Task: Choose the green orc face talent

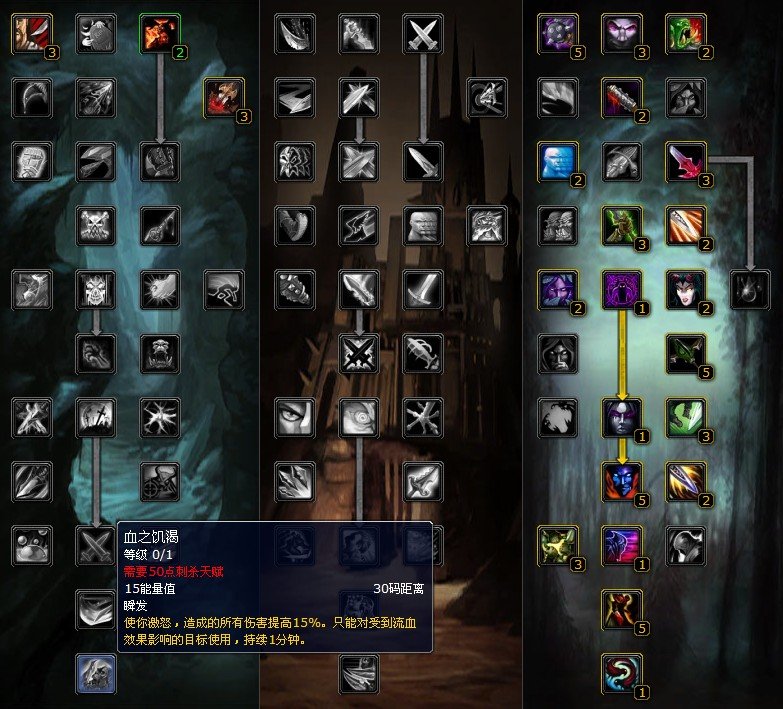Action: point(685,33)
